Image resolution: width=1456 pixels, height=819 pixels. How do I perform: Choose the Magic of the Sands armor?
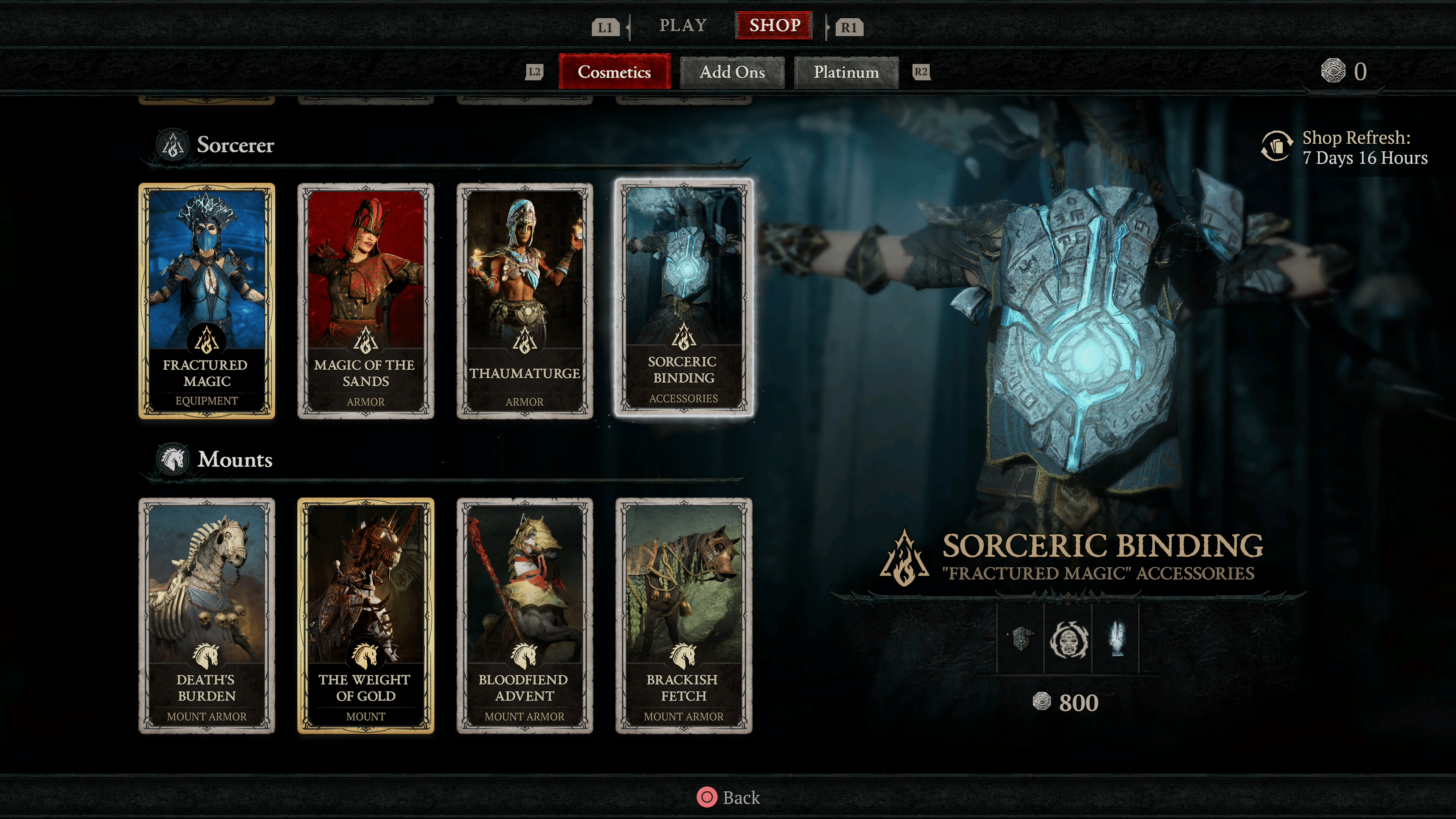click(x=366, y=300)
